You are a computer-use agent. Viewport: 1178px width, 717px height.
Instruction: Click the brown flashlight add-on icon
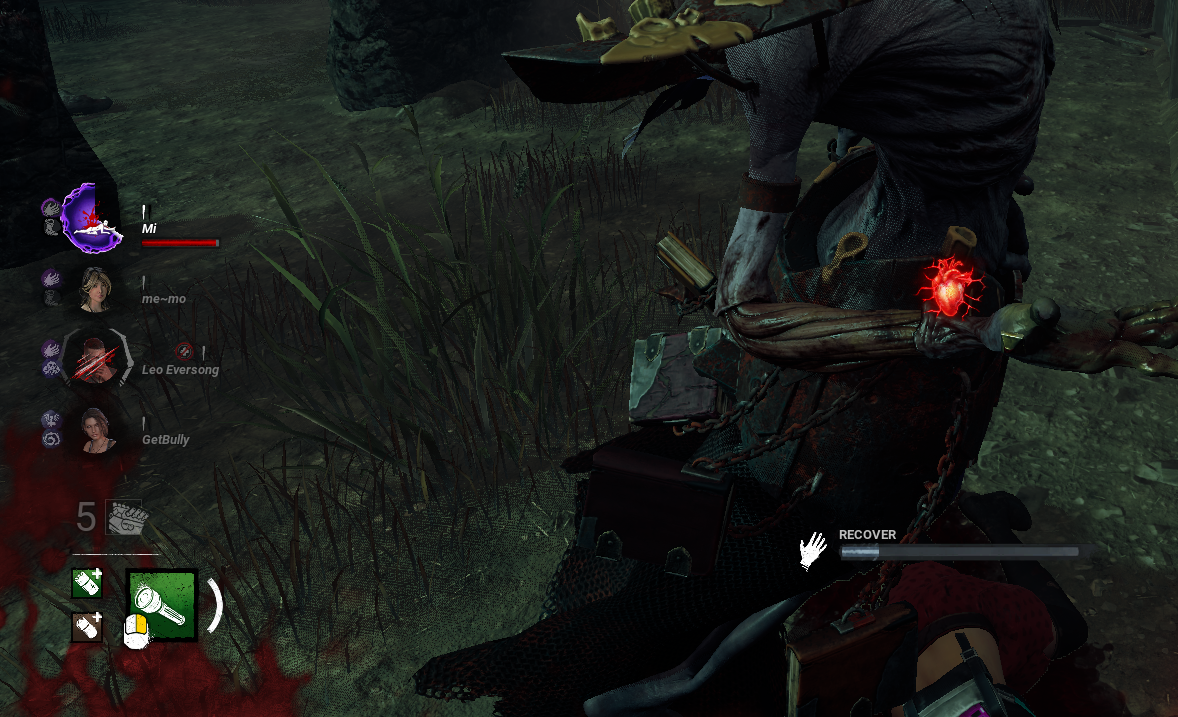(87, 627)
